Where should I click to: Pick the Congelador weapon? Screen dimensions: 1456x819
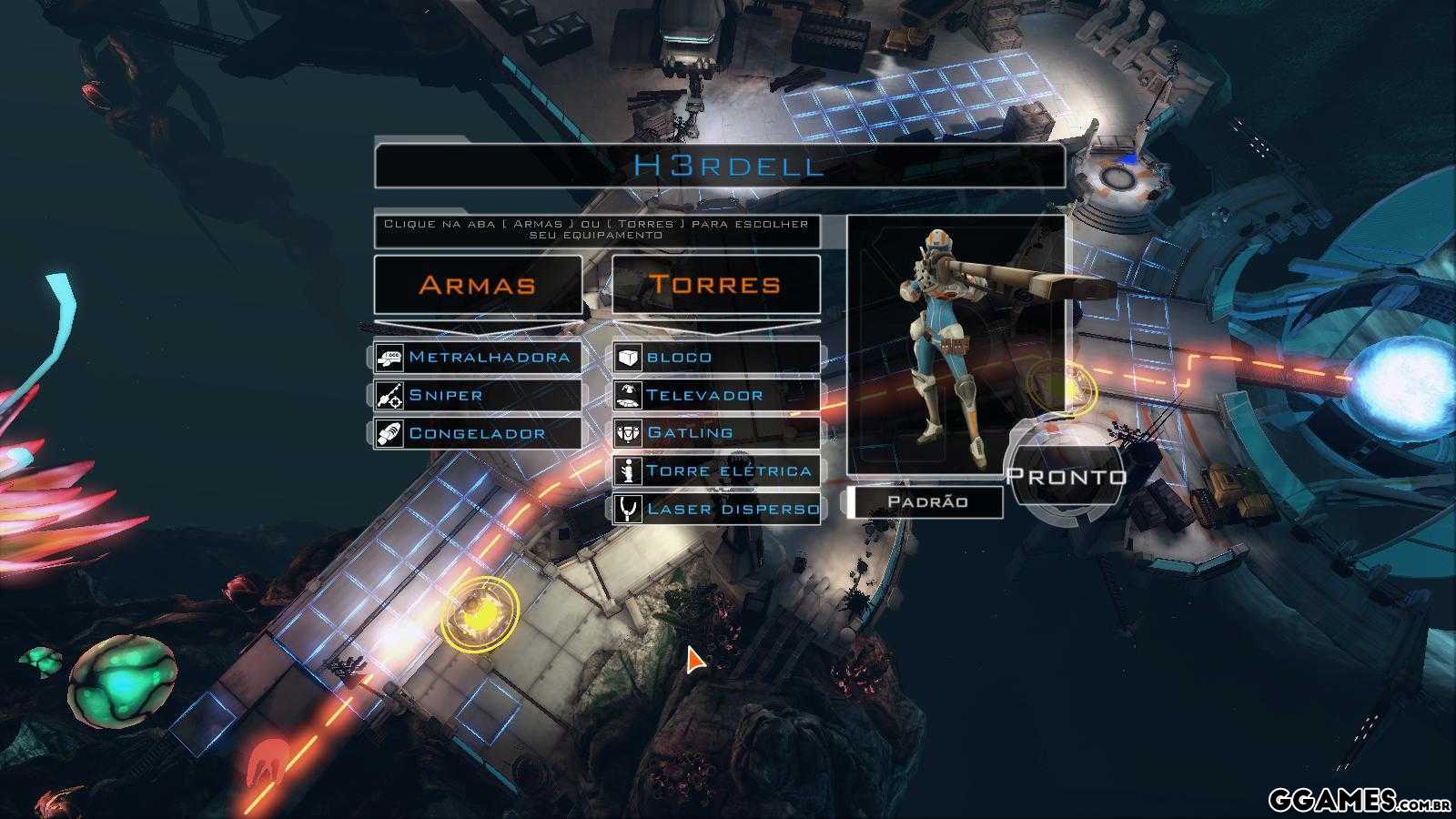tap(478, 433)
